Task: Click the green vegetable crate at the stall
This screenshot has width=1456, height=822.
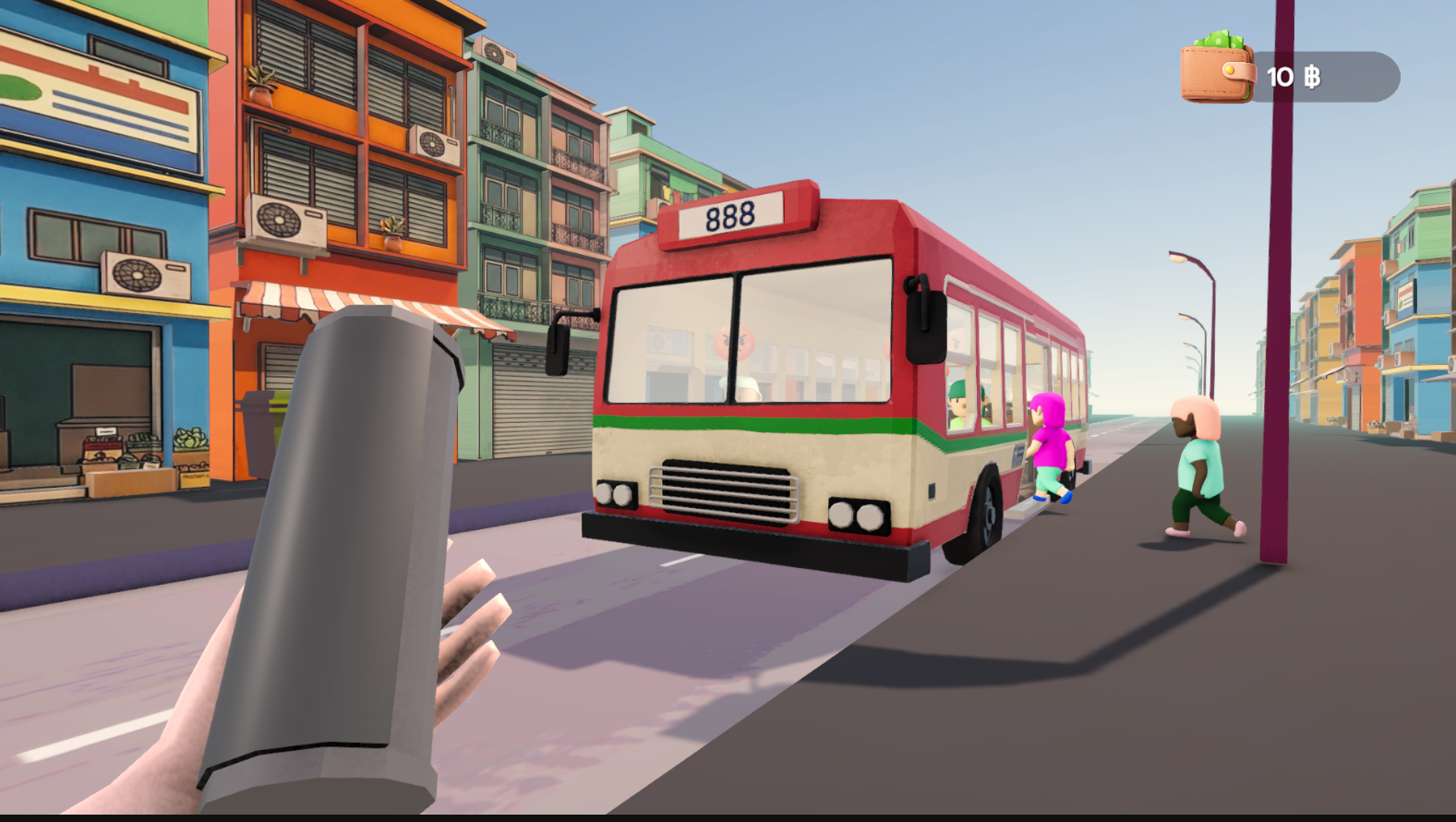Action: coord(189,441)
